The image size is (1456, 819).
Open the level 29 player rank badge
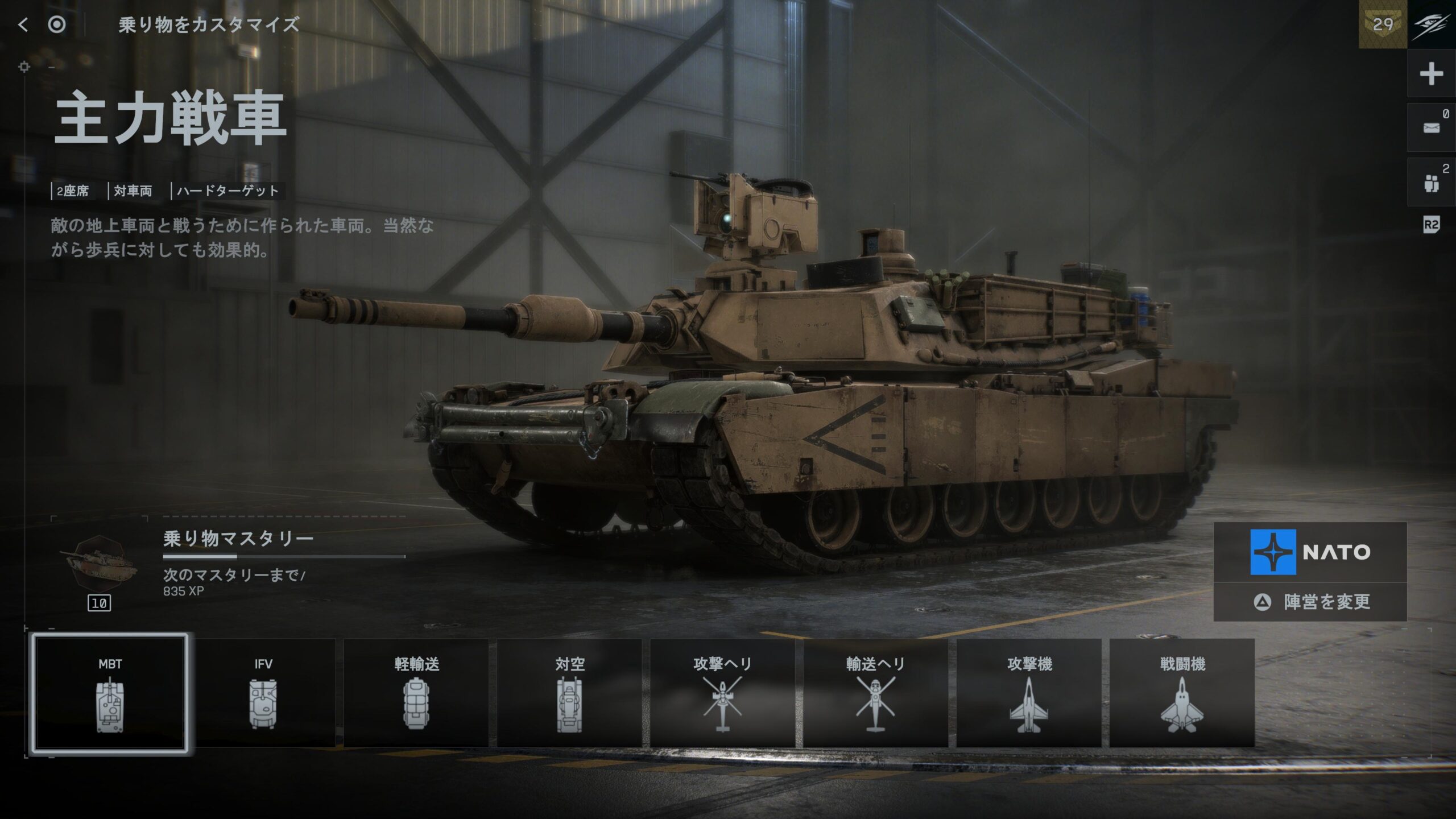[1383, 24]
